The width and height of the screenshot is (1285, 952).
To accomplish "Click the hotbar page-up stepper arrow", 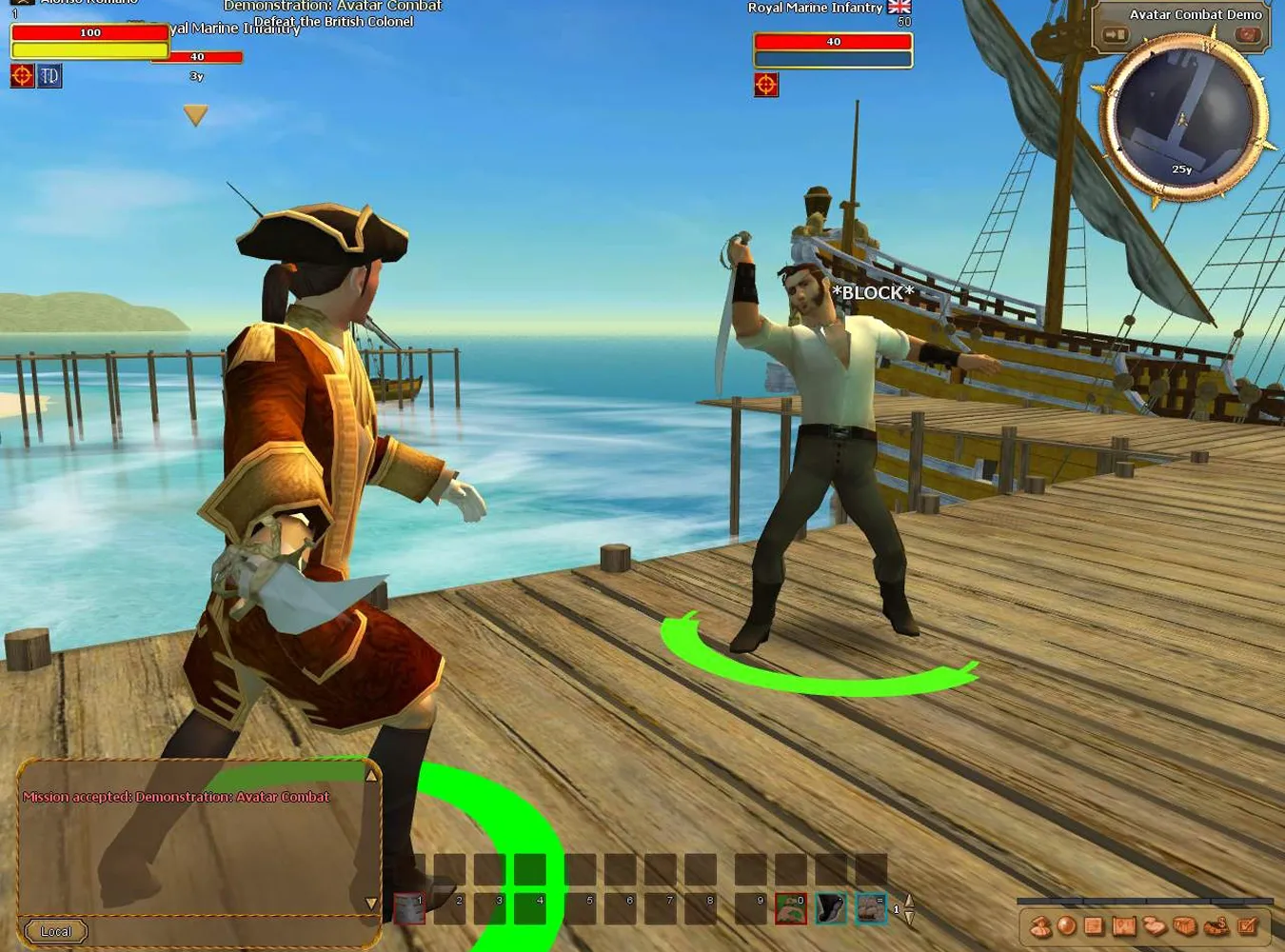I will (x=907, y=899).
